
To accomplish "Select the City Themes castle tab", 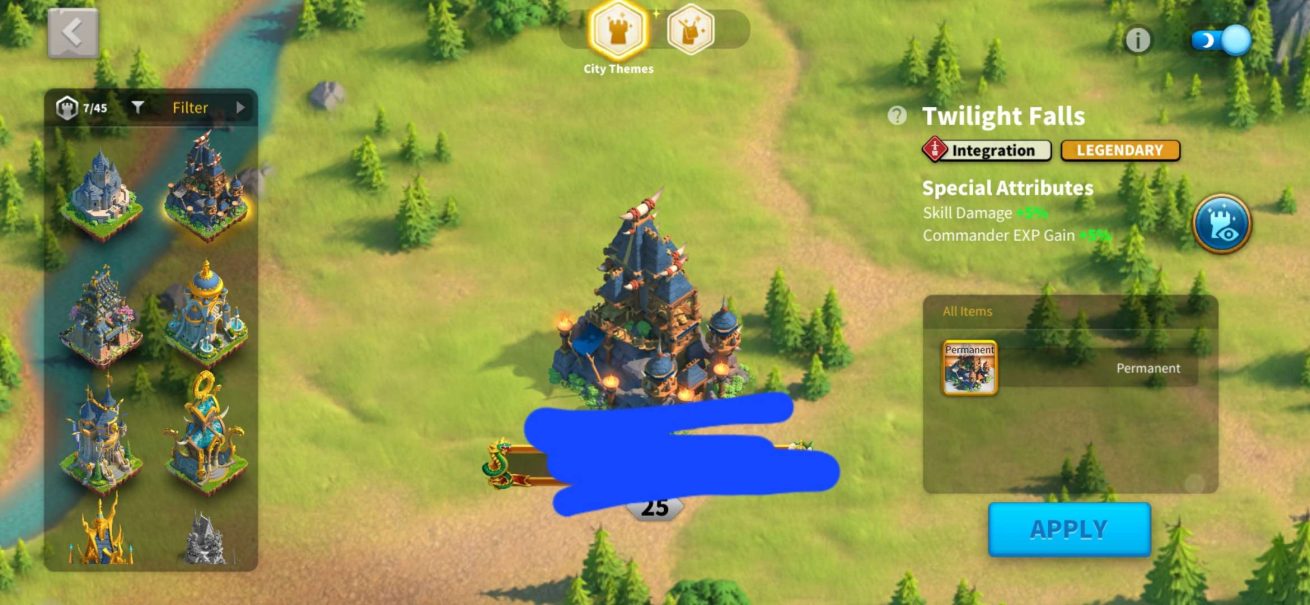I will tap(619, 31).
